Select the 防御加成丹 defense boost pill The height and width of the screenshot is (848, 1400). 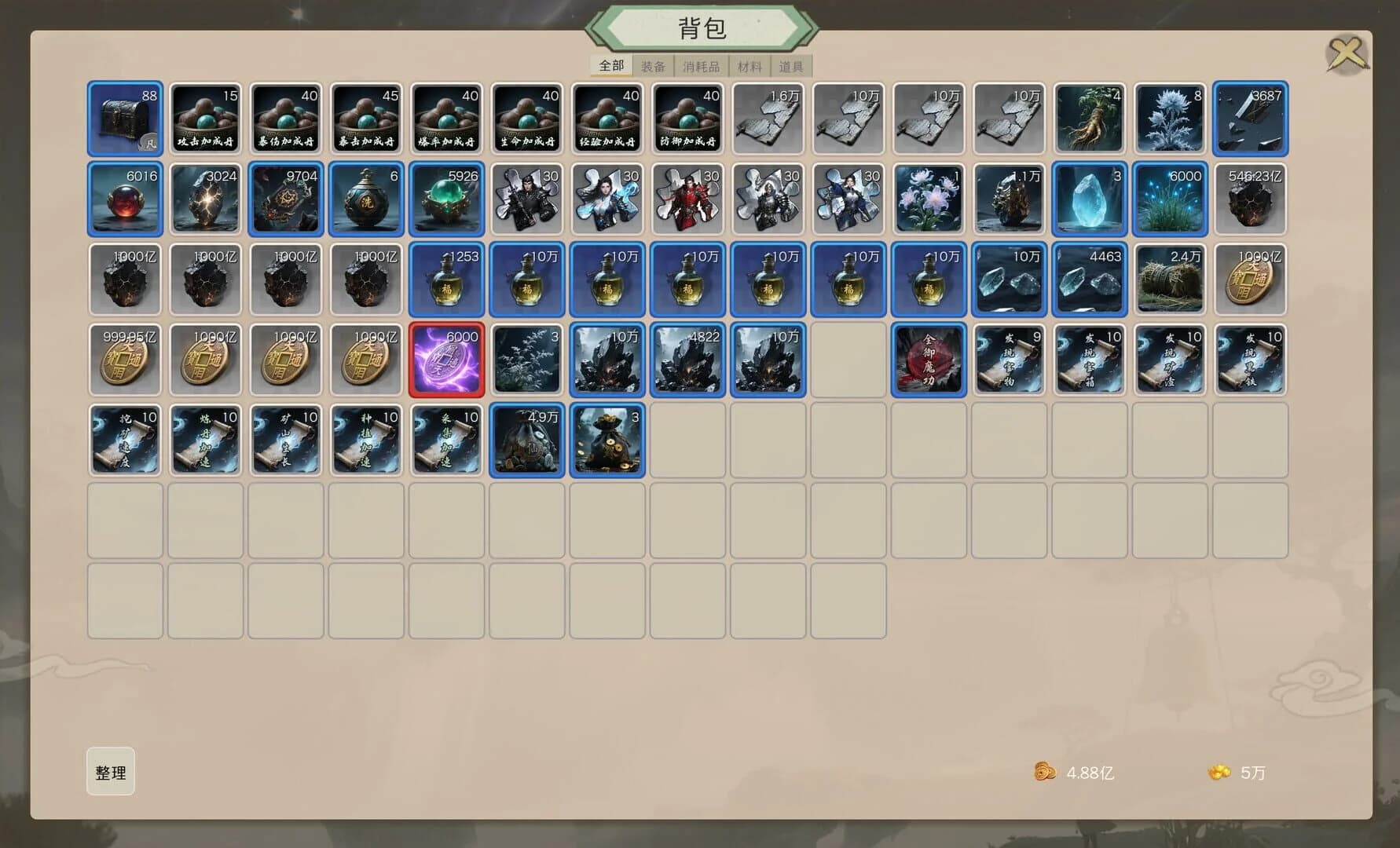coord(689,116)
